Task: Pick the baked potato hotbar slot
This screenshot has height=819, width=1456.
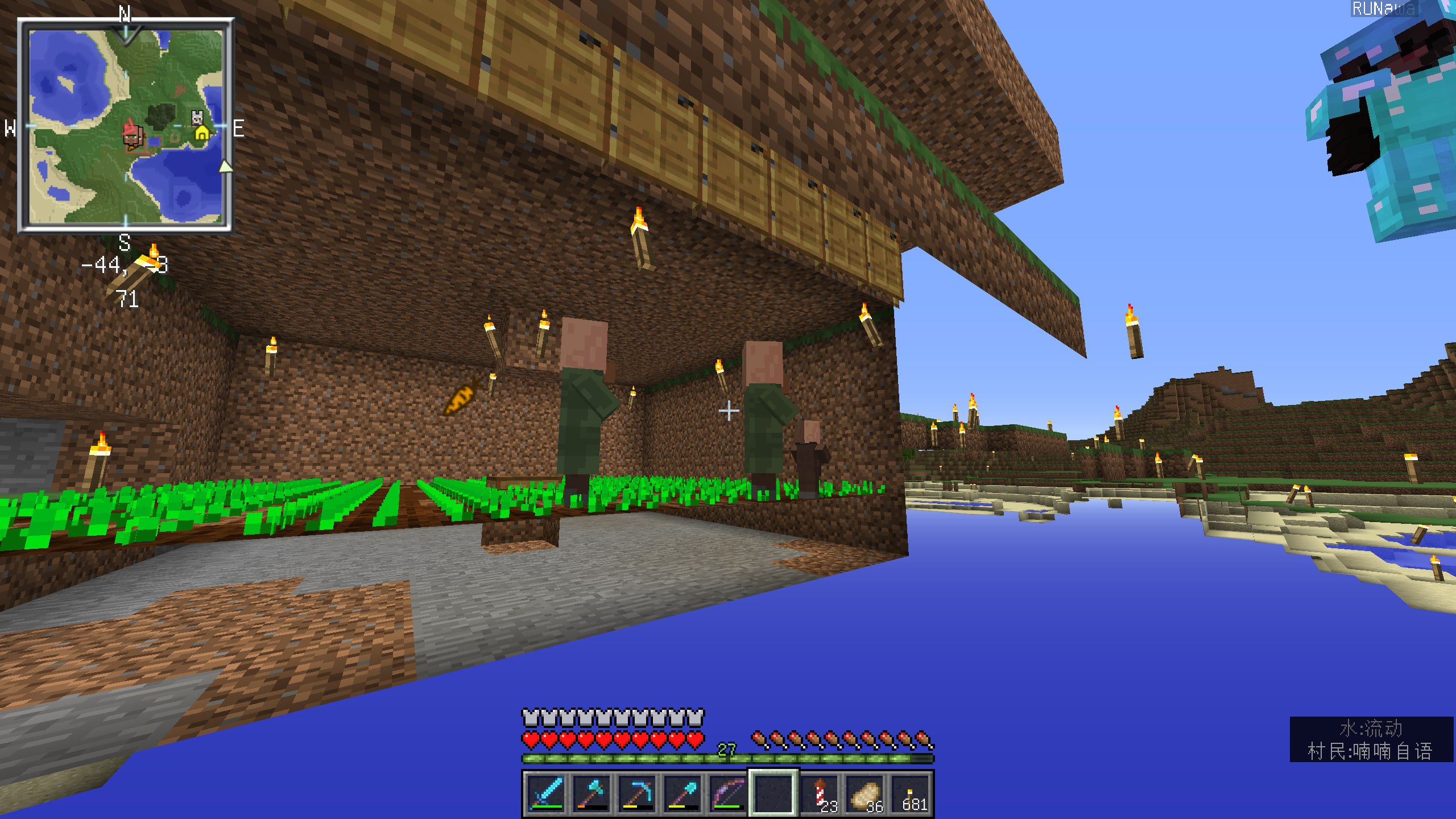Action: [x=866, y=793]
